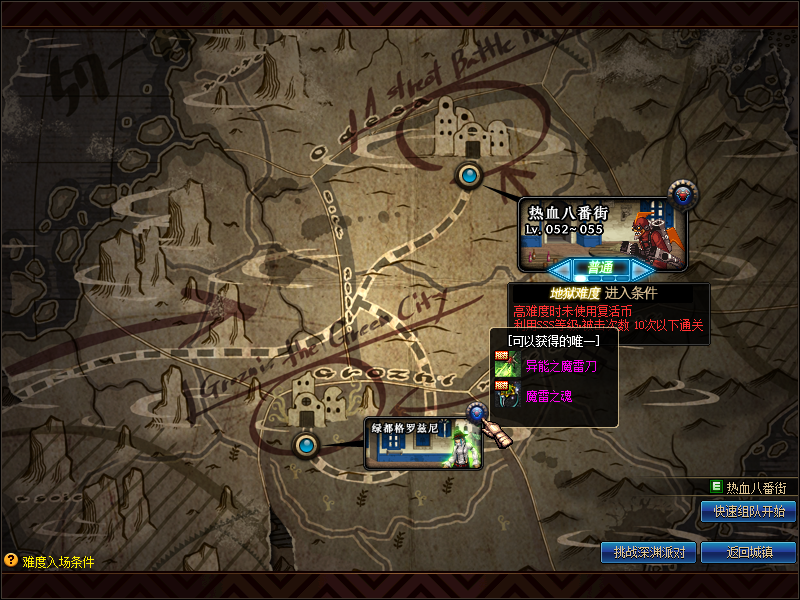
Task: Click the round icon above 热血八番街 card
Action: (x=683, y=193)
